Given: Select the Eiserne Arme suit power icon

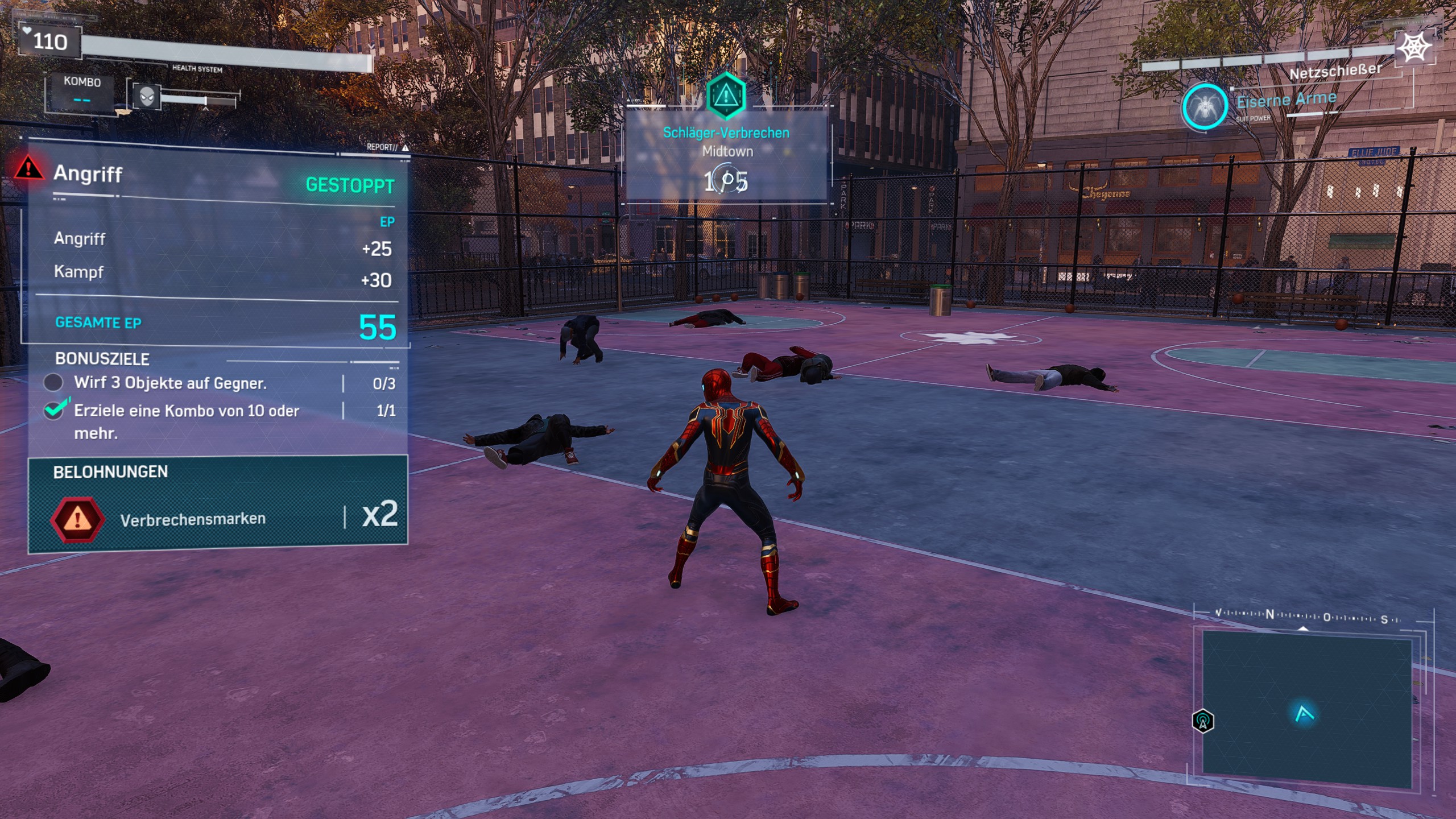Looking at the screenshot, I should coord(1204,107).
